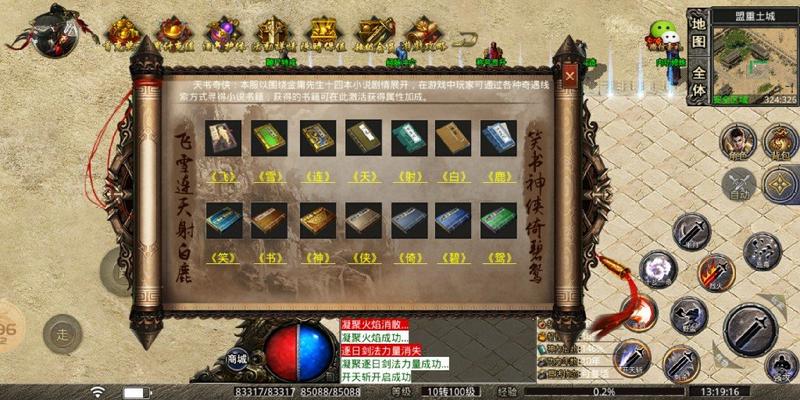
Task: Select the 《笑》 book slot
Action: coord(222,220)
